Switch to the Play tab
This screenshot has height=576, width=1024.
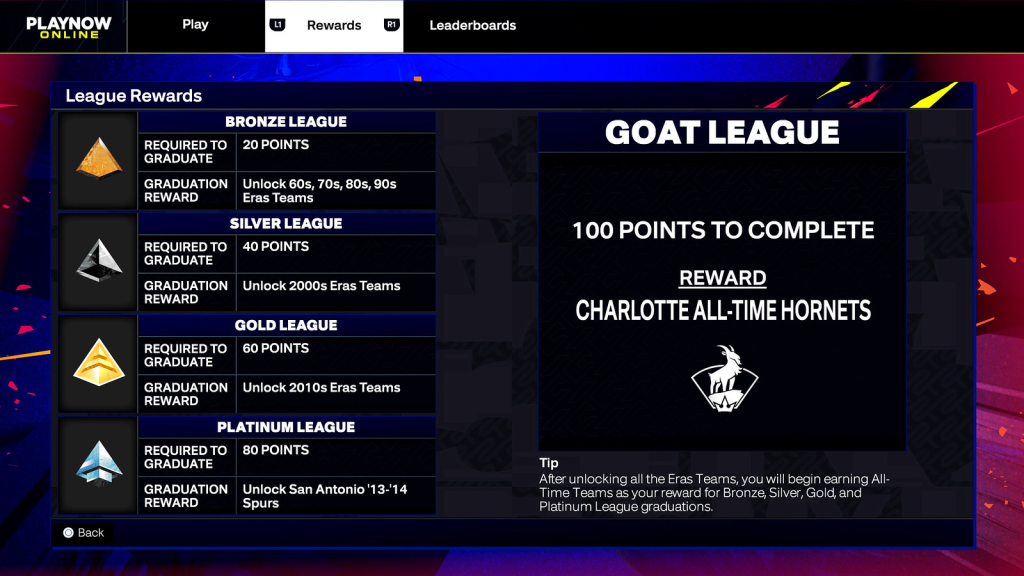195,25
